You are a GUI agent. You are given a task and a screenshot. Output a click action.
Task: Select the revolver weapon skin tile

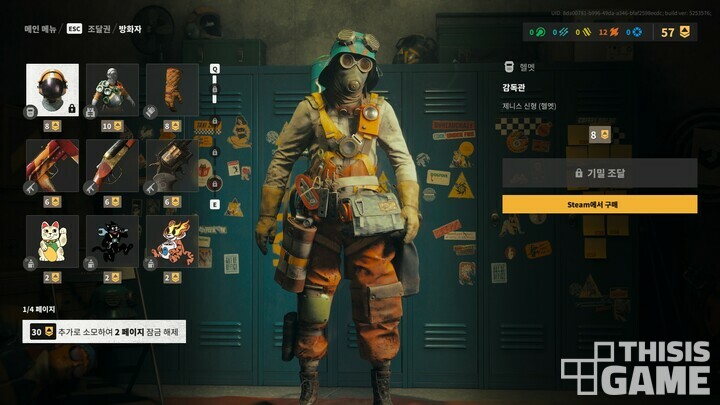(x=172, y=166)
